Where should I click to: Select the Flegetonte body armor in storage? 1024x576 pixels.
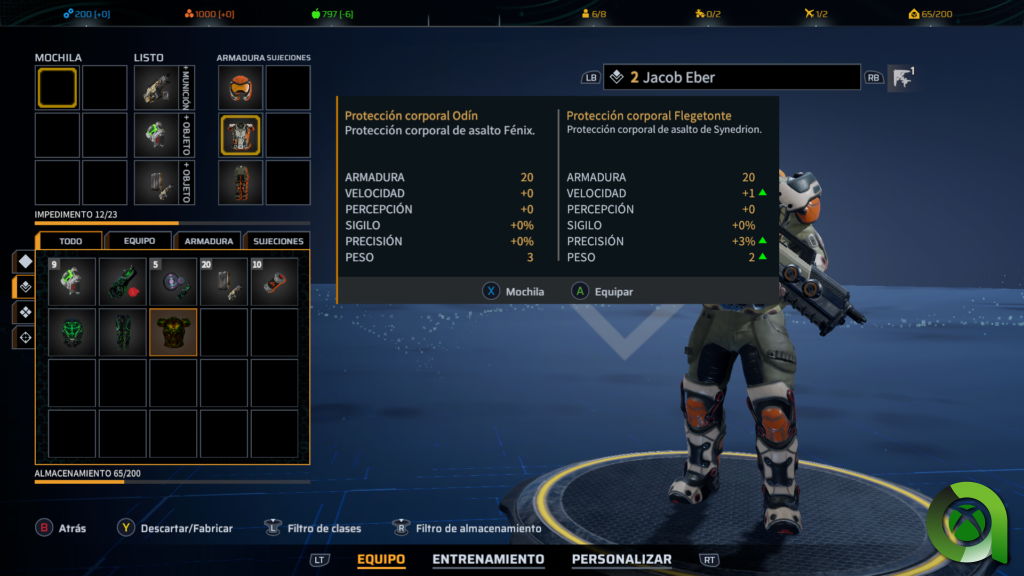(173, 332)
